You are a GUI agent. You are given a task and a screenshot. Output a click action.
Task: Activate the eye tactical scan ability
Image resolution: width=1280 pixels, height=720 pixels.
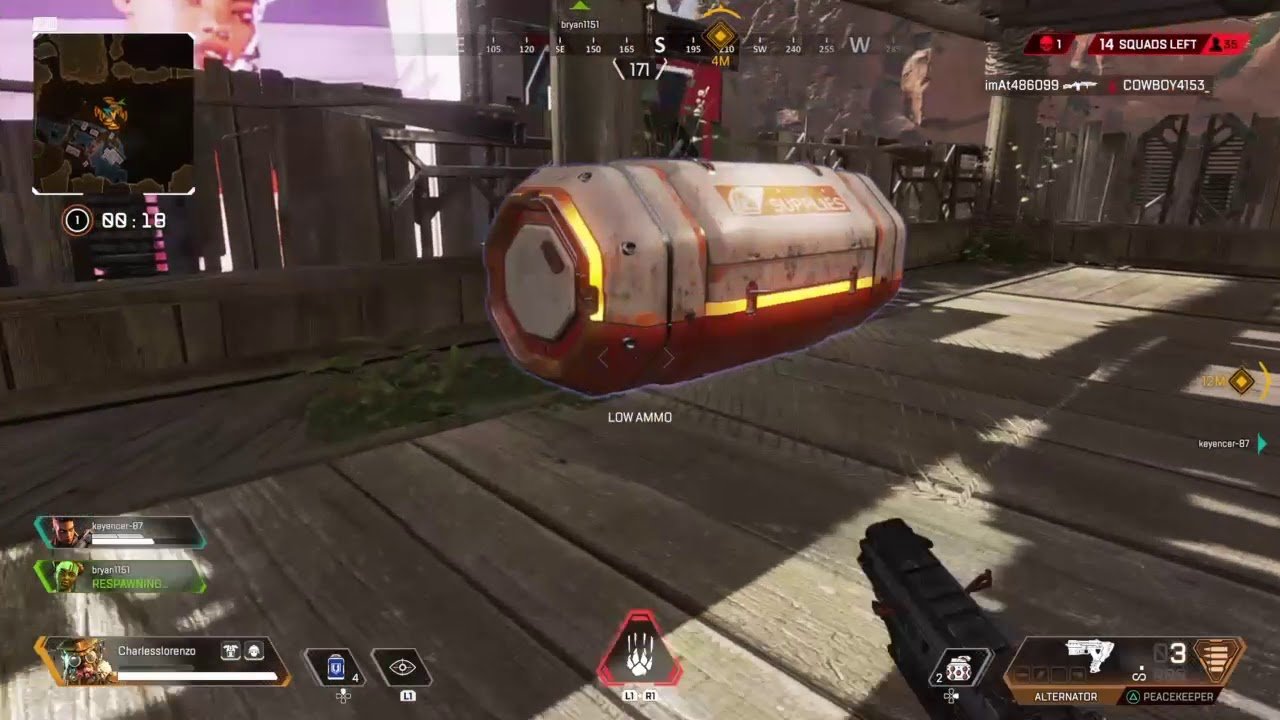click(x=402, y=668)
